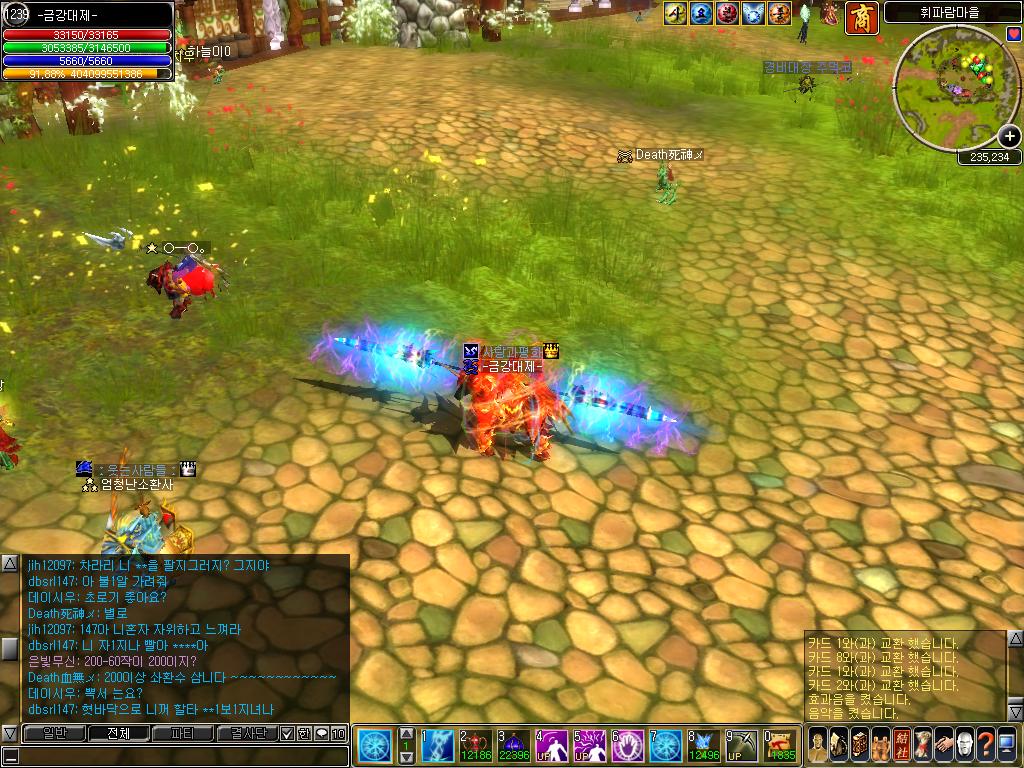Click the speech bubble chat icon
Image resolution: width=1024 pixels, height=768 pixels.
(321, 733)
